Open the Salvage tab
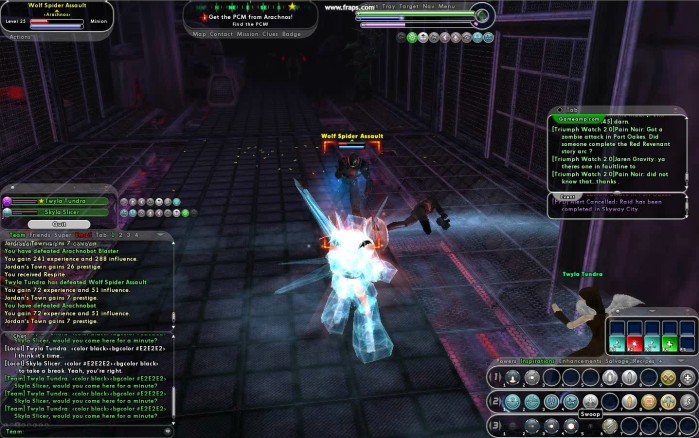699x438 pixels. tap(614, 360)
